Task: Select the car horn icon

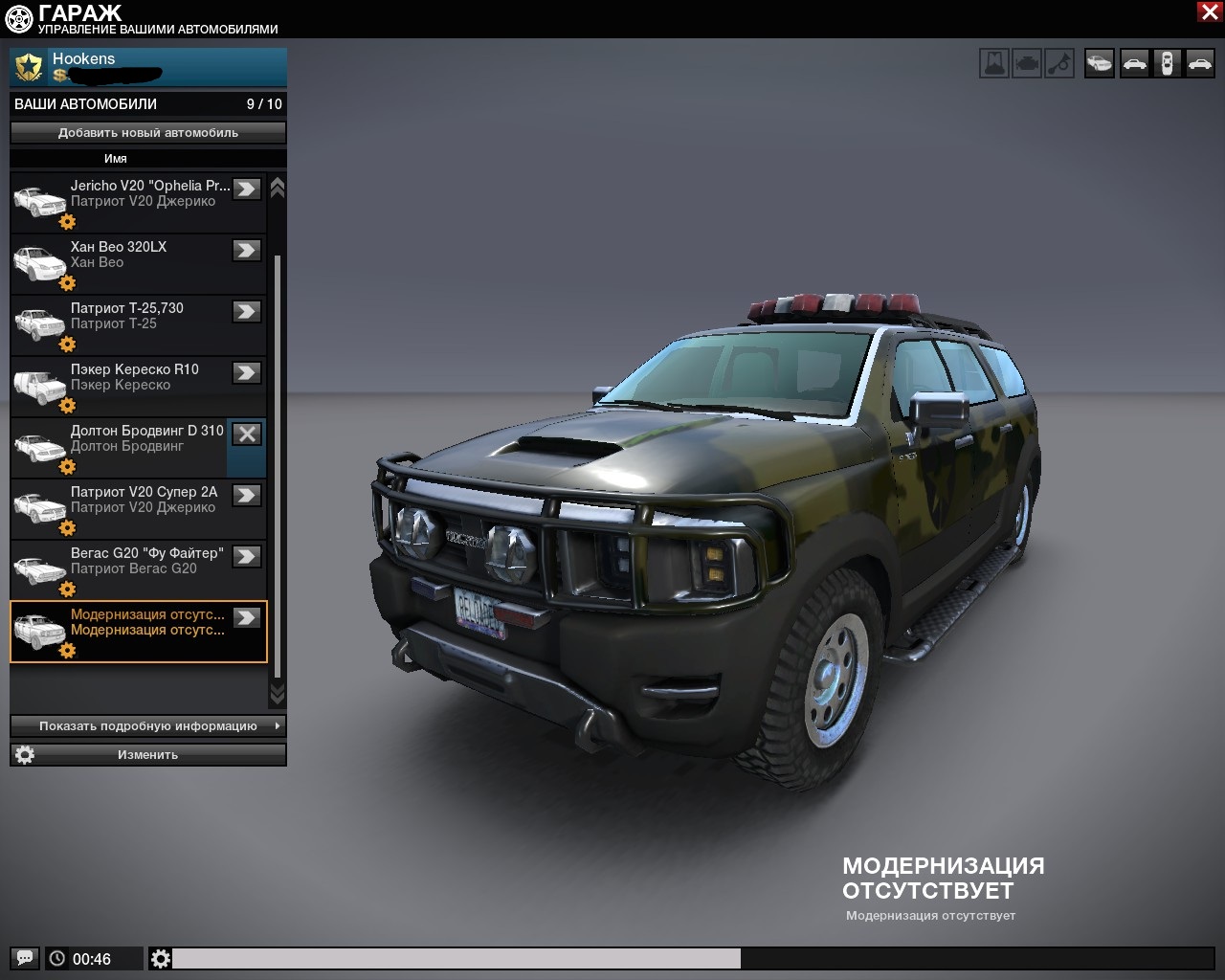Action: pos(1059,64)
